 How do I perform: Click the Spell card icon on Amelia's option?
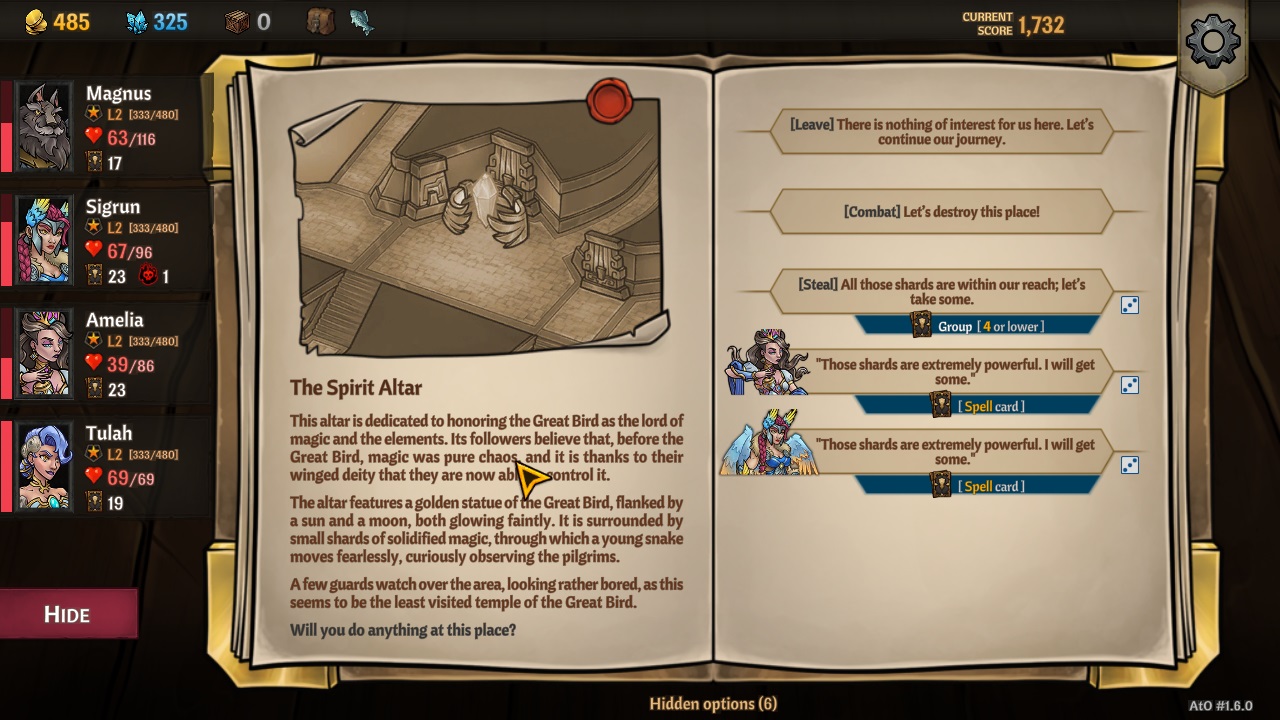pos(941,406)
